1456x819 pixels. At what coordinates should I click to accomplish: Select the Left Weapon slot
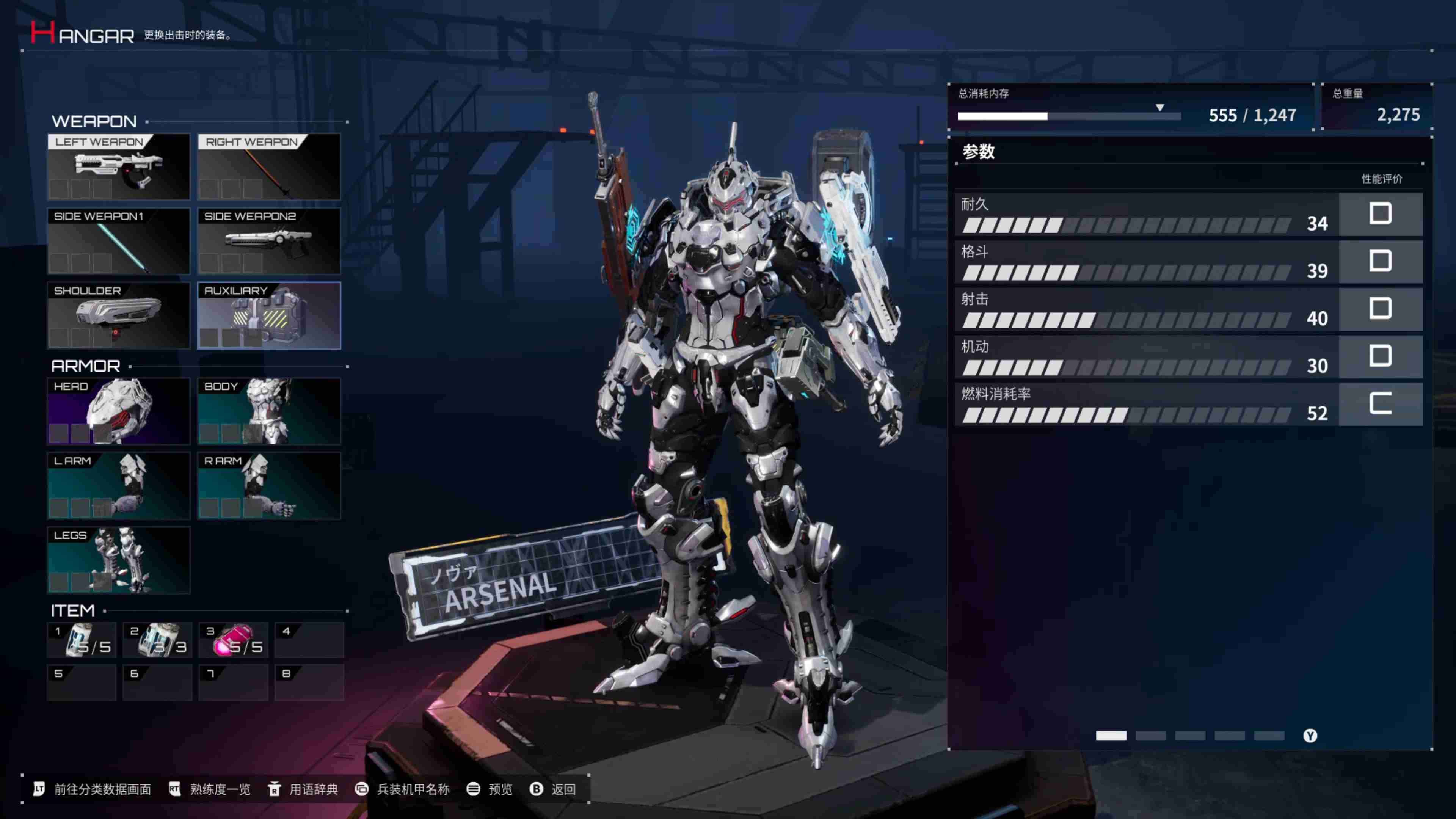tap(119, 167)
